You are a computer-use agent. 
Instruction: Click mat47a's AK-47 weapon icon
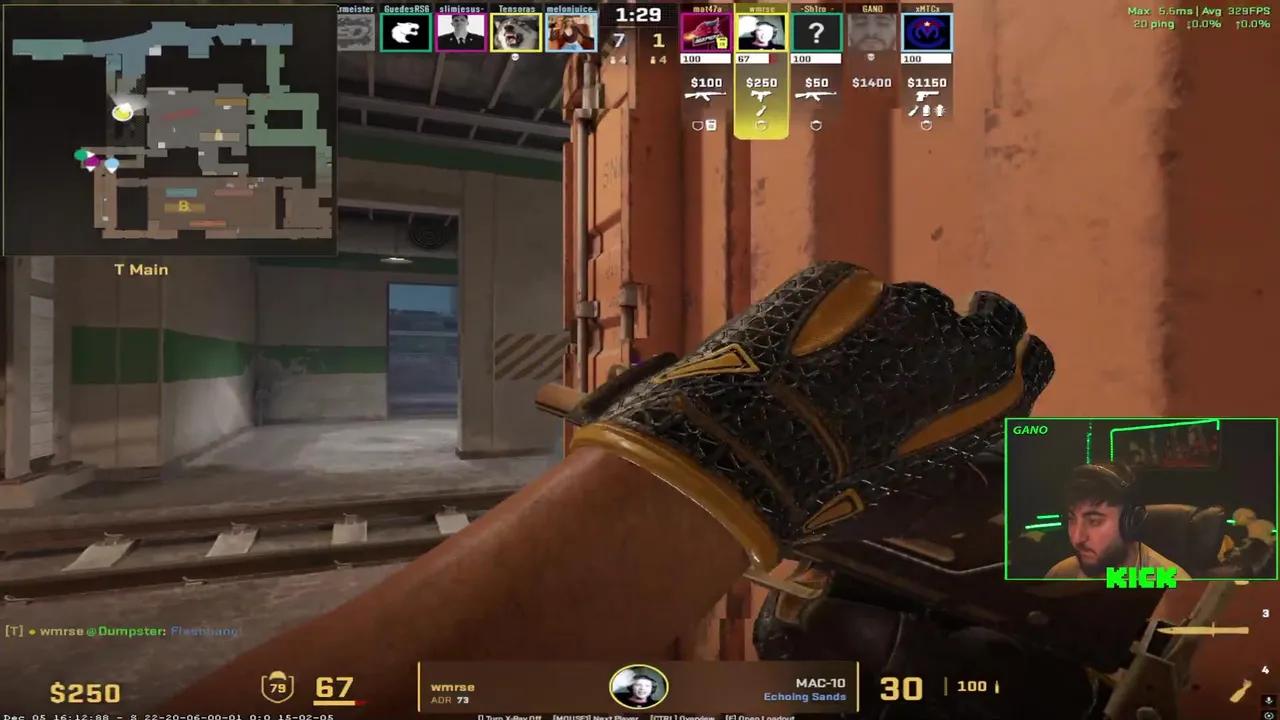tap(707, 95)
